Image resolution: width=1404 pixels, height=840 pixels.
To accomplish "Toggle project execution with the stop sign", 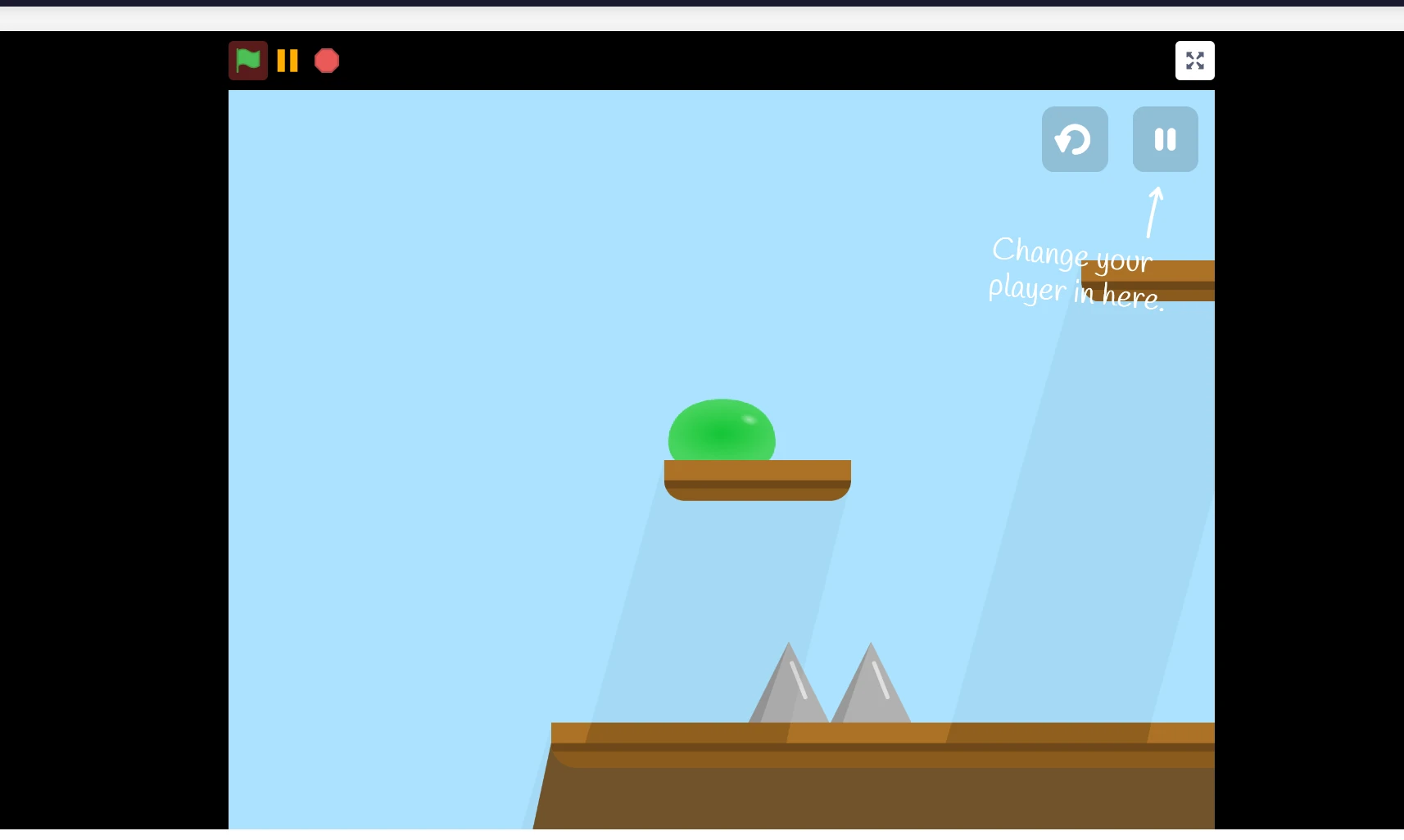I will 326,60.
